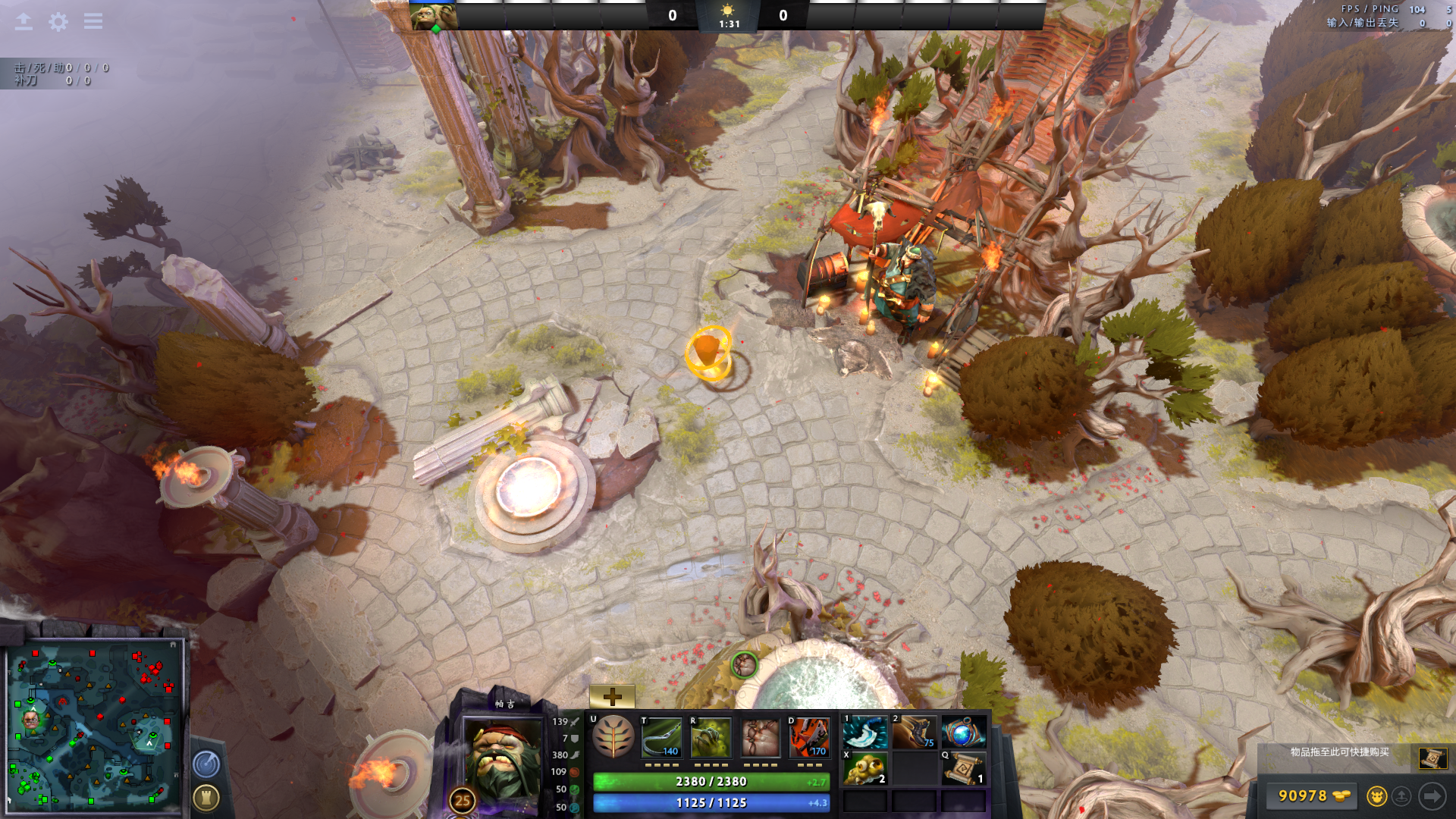Open the settings gear menu
The height and width of the screenshot is (819, 1456).
coord(58,22)
